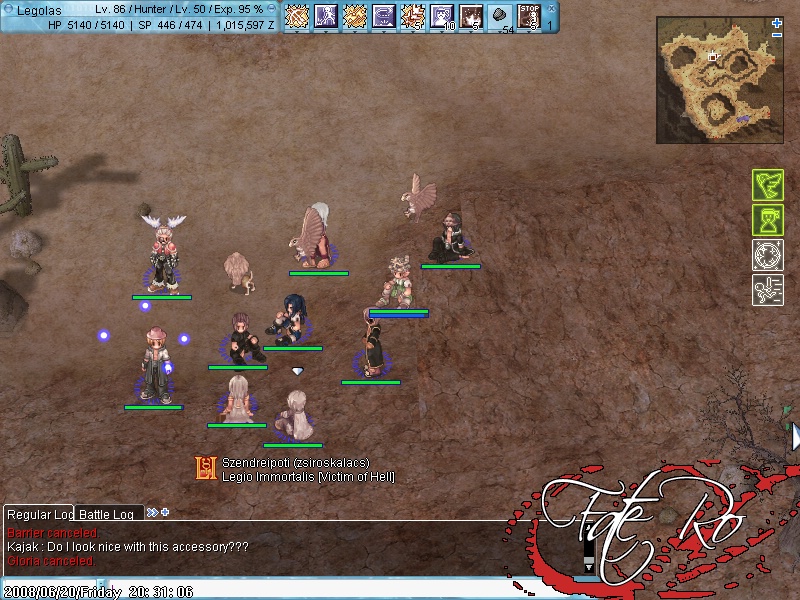
Task: Click the running figure status icon
Action: coord(767,290)
